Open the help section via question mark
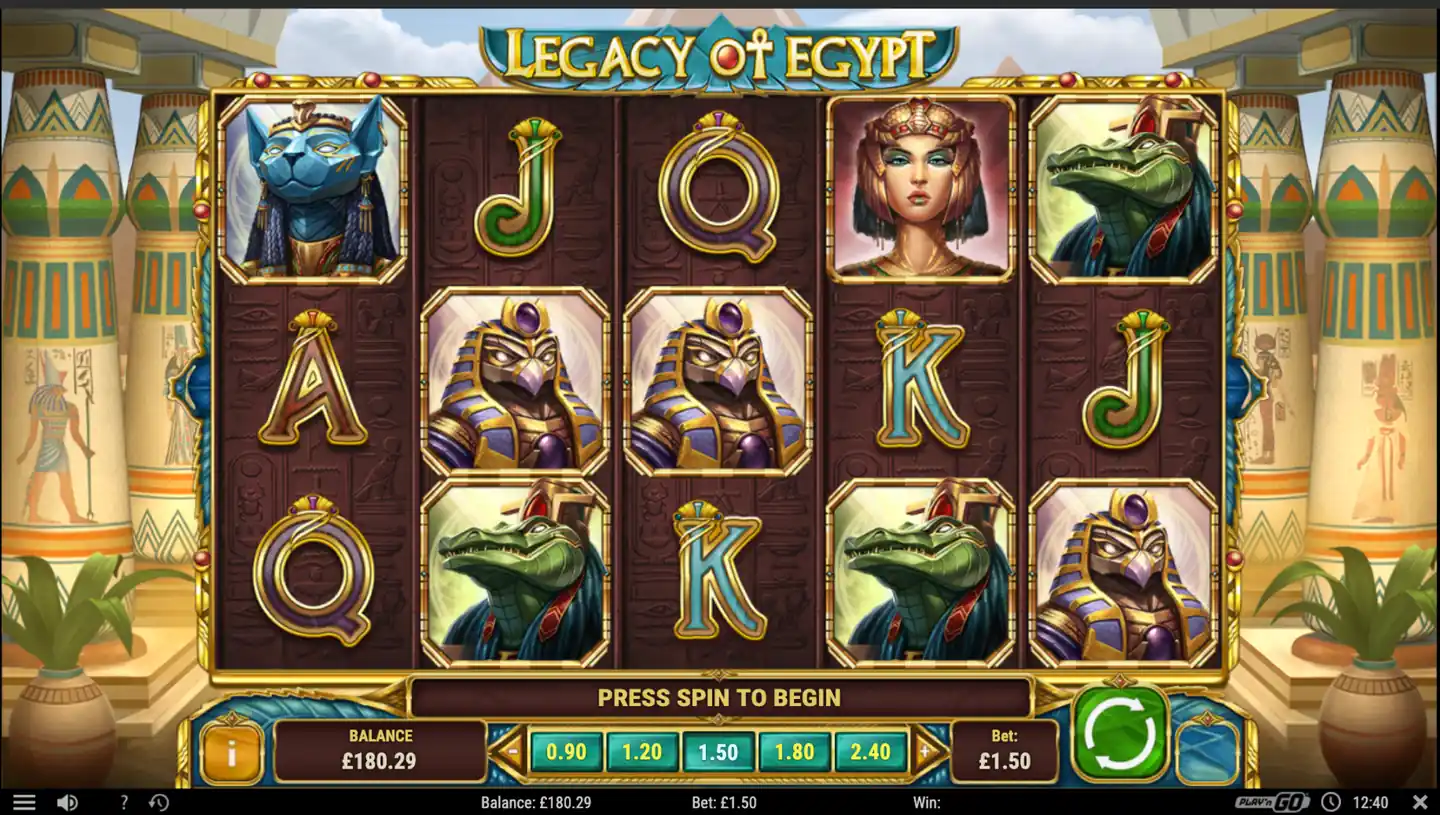 click(x=122, y=802)
